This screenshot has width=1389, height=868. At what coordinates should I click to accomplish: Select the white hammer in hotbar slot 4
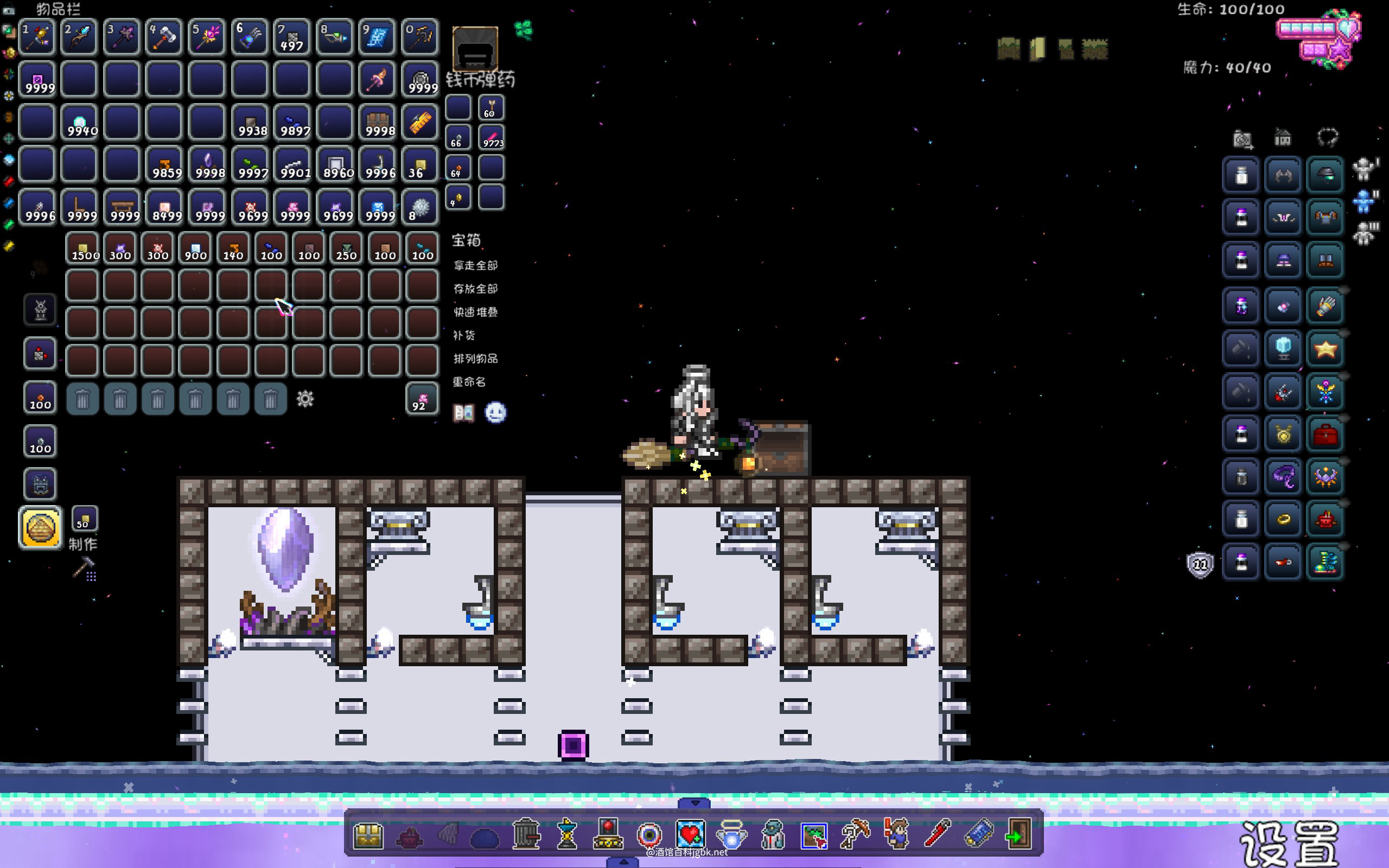(164, 38)
